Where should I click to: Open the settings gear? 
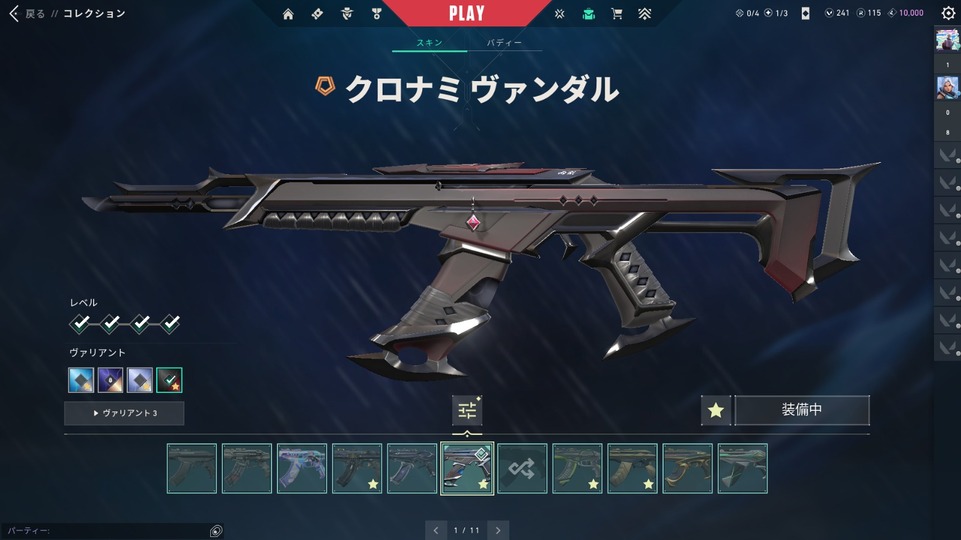[x=948, y=14]
